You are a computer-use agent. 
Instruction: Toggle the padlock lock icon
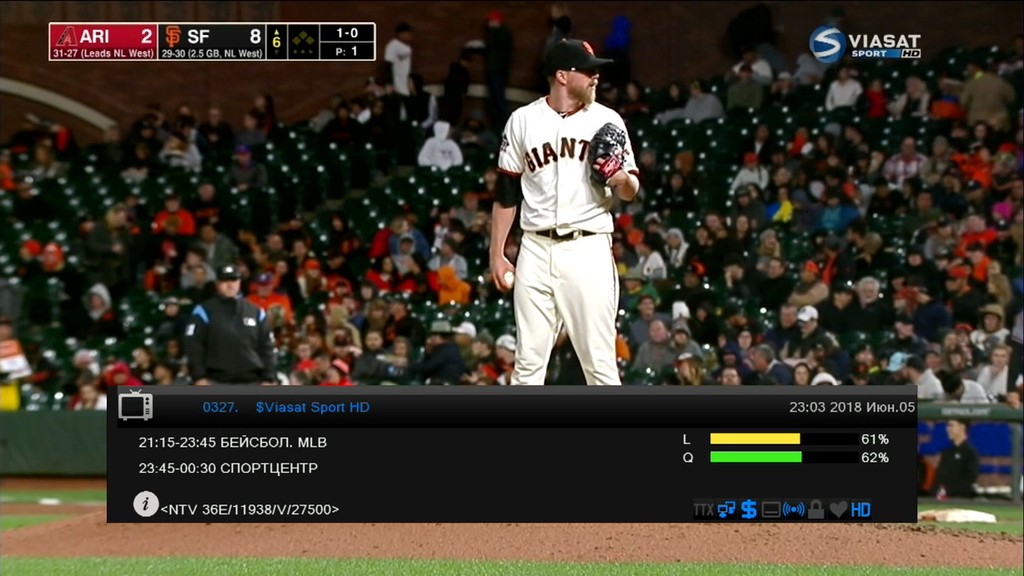[816, 509]
